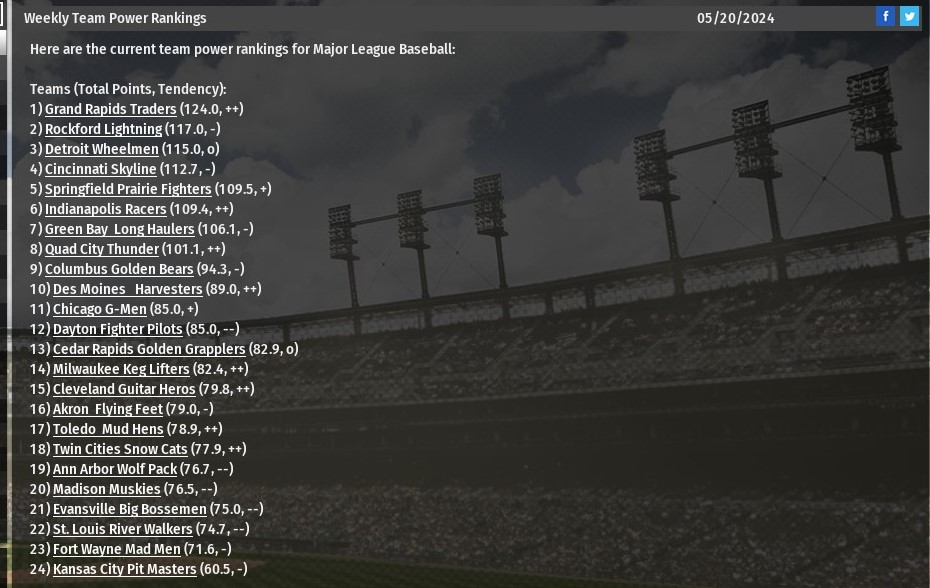Select St. Louis River Walkers team
The width and height of the screenshot is (930, 588).
click(x=122, y=529)
